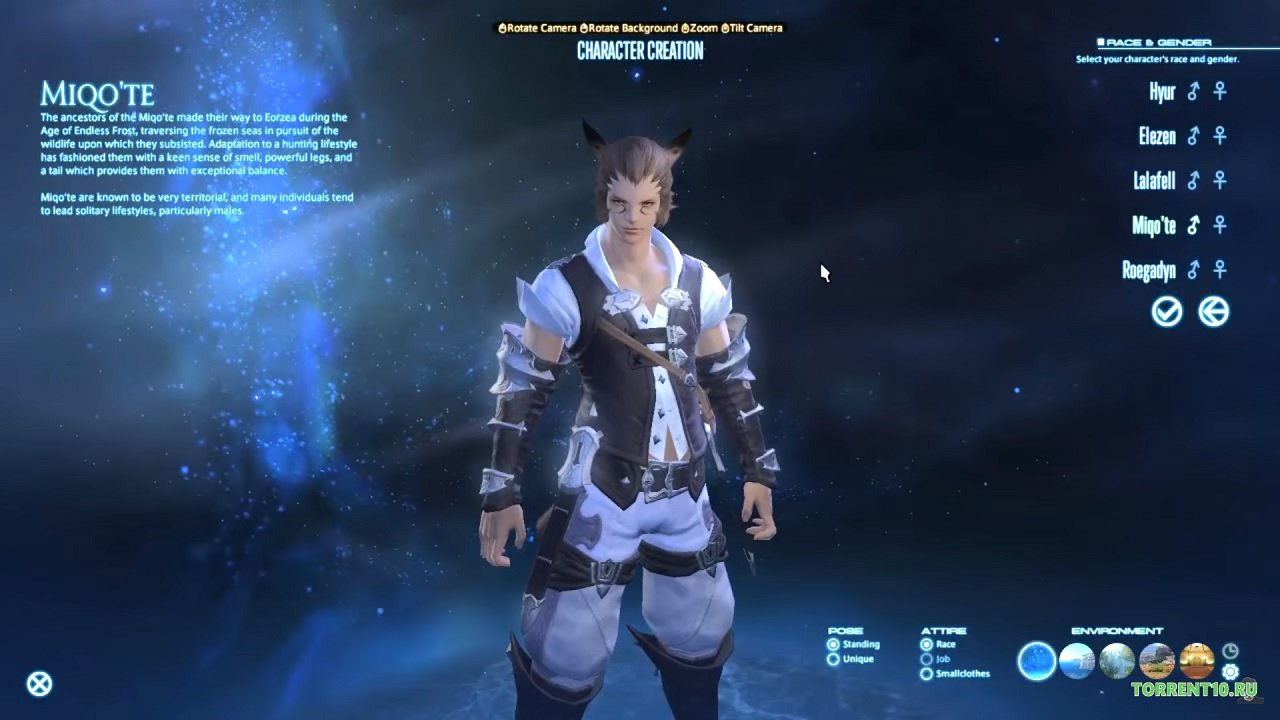Choose the golden interior environment thumbnail
Image resolution: width=1280 pixels, height=720 pixels.
click(x=1197, y=661)
